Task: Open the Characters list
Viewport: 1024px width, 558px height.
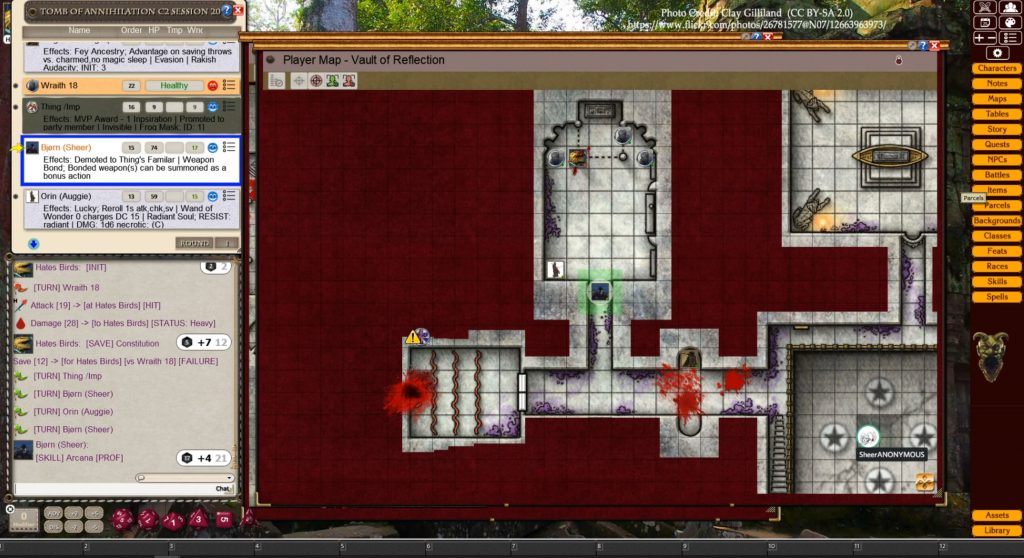Action: [x=996, y=68]
